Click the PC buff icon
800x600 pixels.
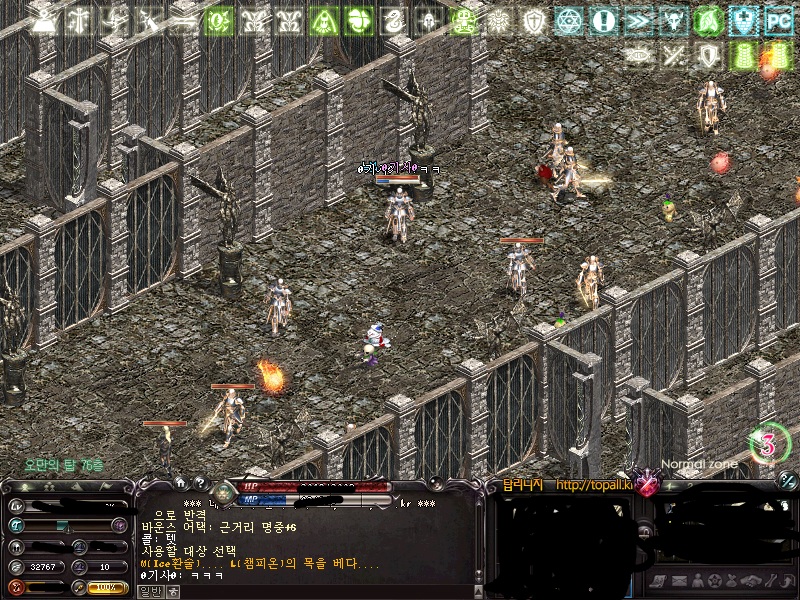(x=778, y=20)
